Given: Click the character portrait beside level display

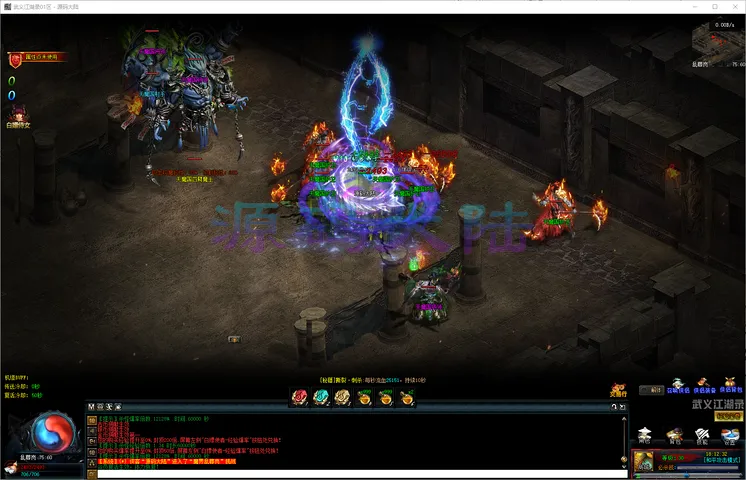Looking at the screenshot, I should coord(643,461).
